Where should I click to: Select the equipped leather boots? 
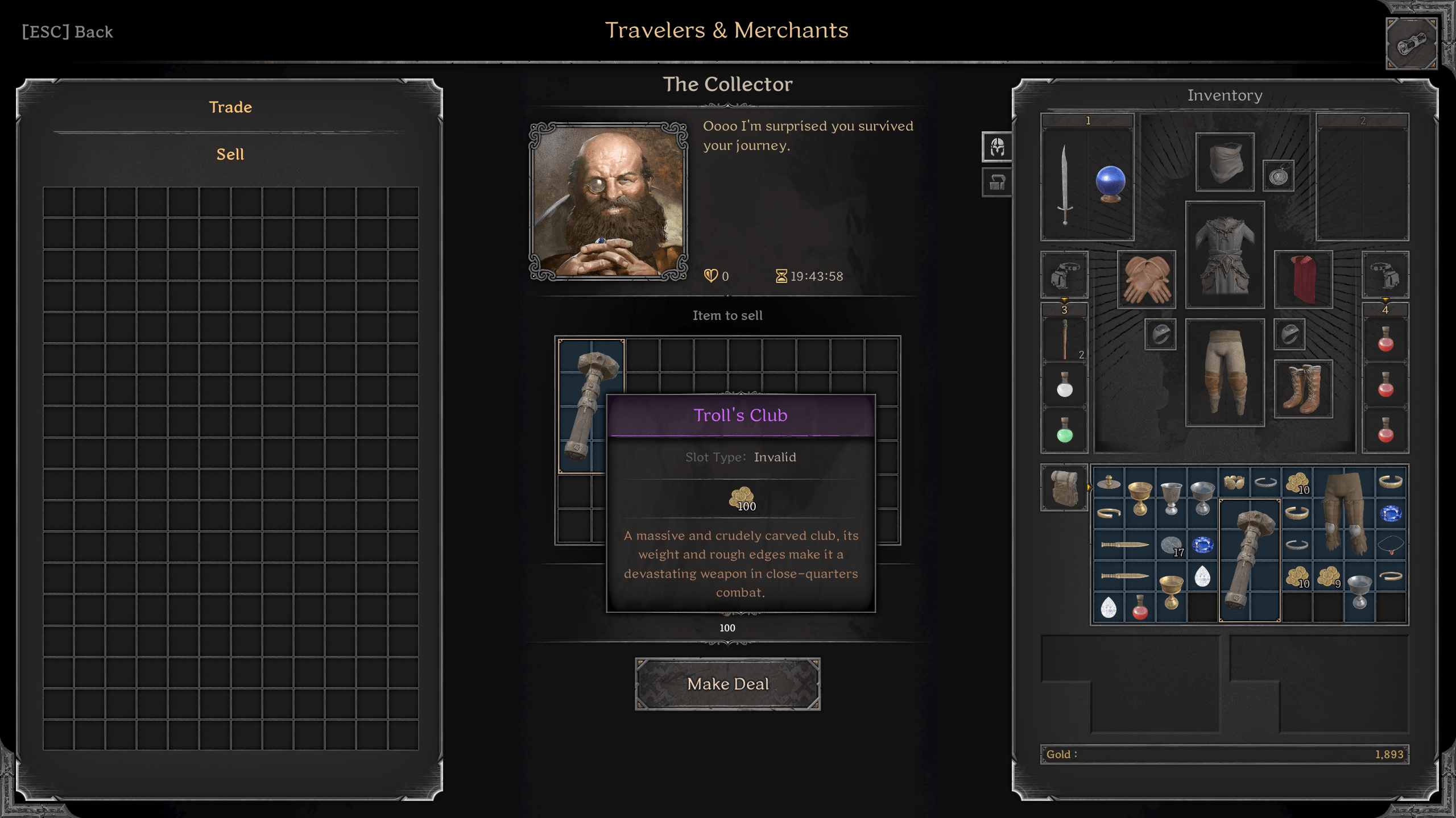click(x=1303, y=389)
